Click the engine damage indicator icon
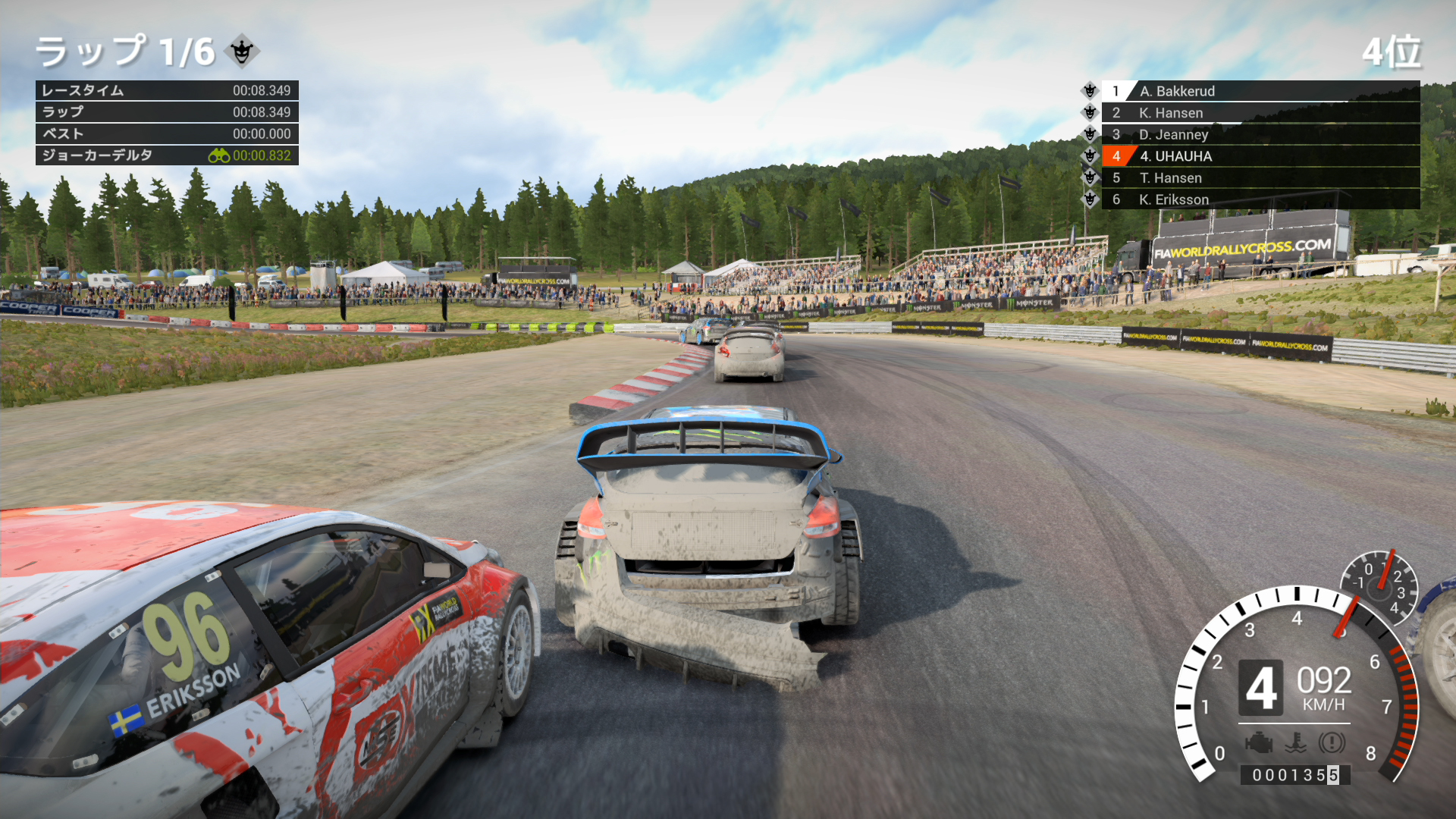This screenshot has width=1456, height=819. [x=1258, y=742]
